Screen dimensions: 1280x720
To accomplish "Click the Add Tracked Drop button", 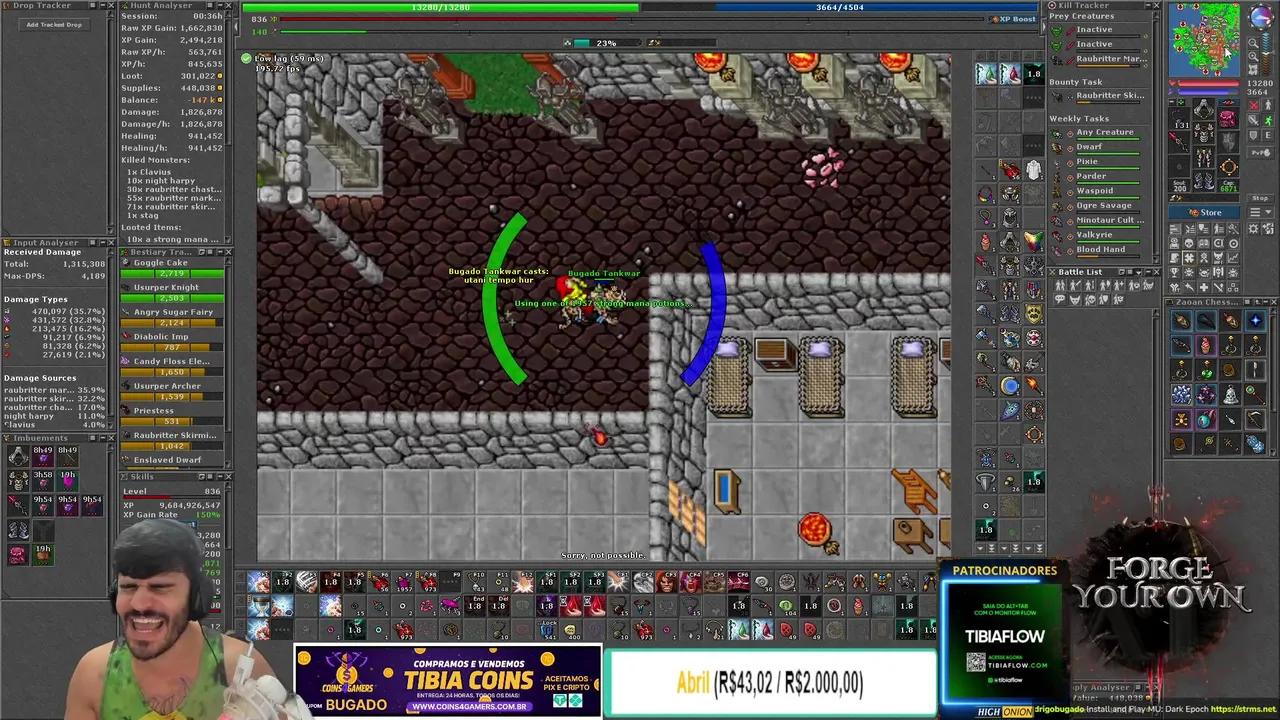I will point(52,24).
